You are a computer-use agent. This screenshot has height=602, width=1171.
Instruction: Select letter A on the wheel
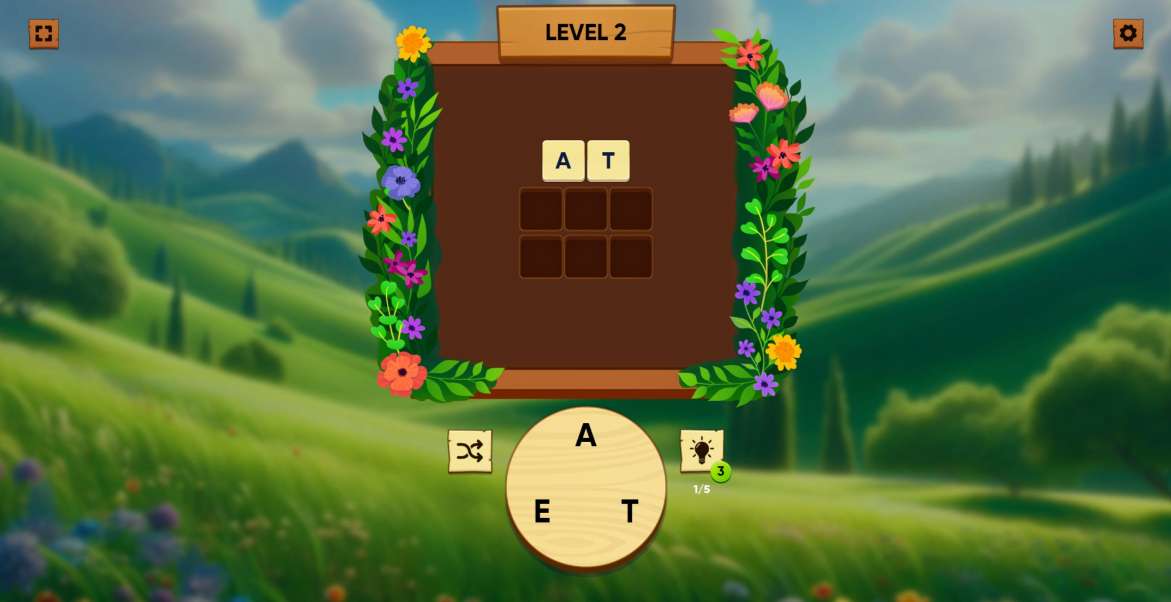tap(586, 435)
